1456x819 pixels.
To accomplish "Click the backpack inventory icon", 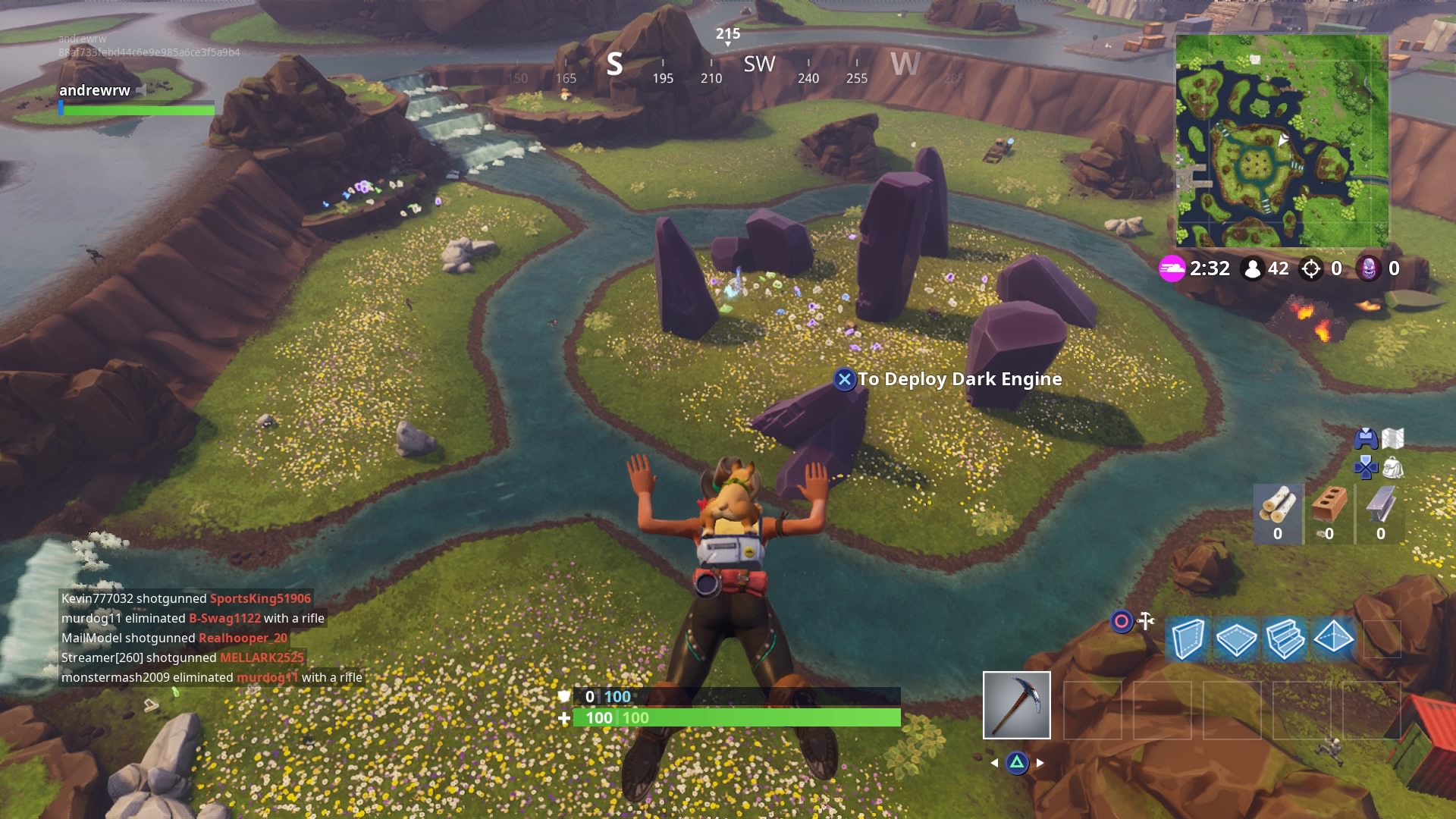I will tap(1392, 469).
